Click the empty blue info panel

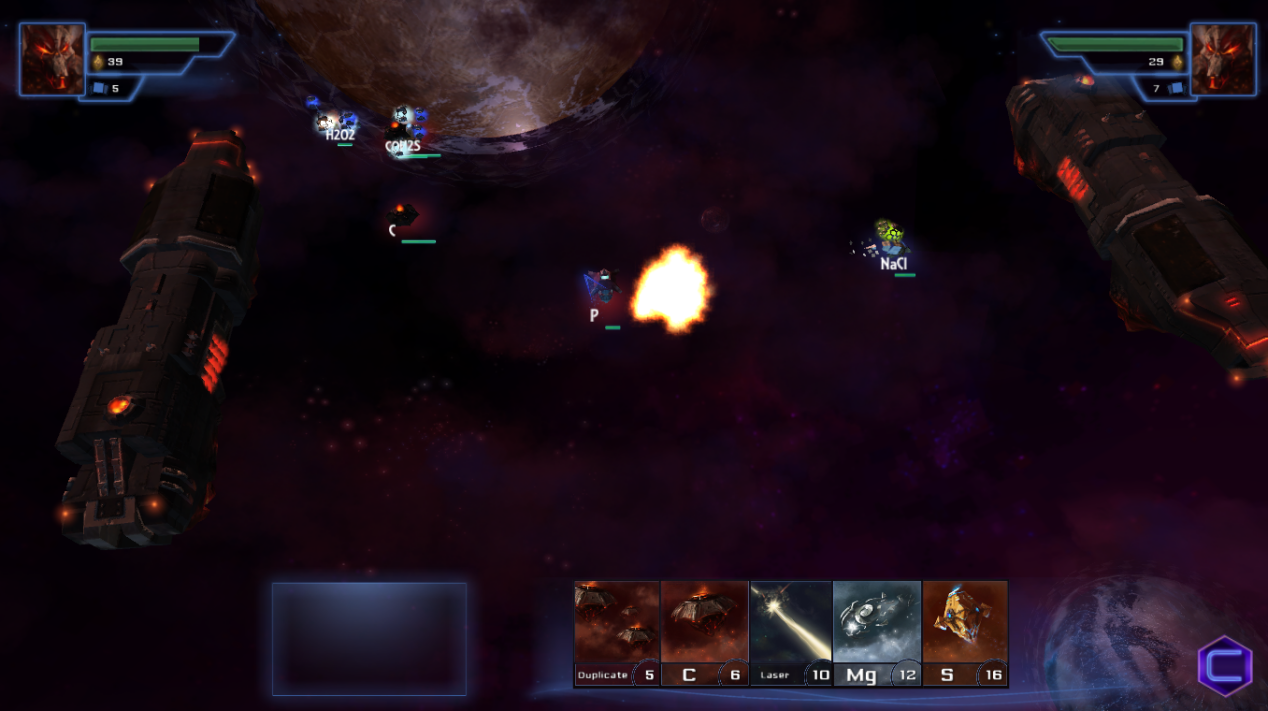pos(369,638)
